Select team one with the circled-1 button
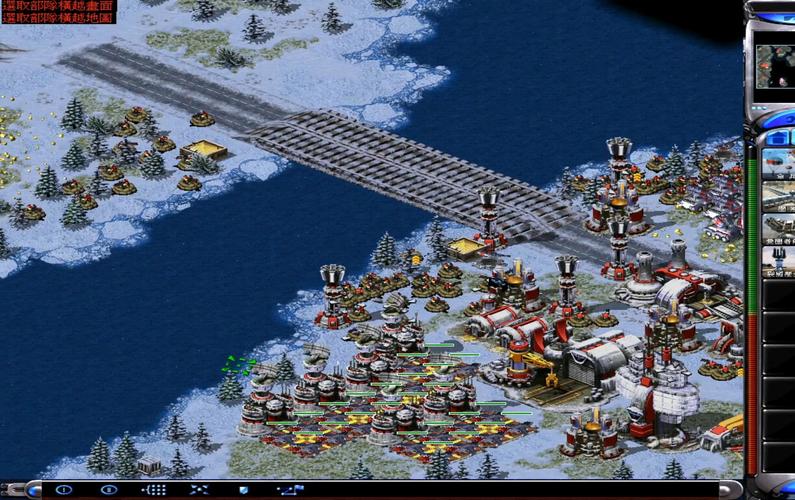 (x=64, y=490)
